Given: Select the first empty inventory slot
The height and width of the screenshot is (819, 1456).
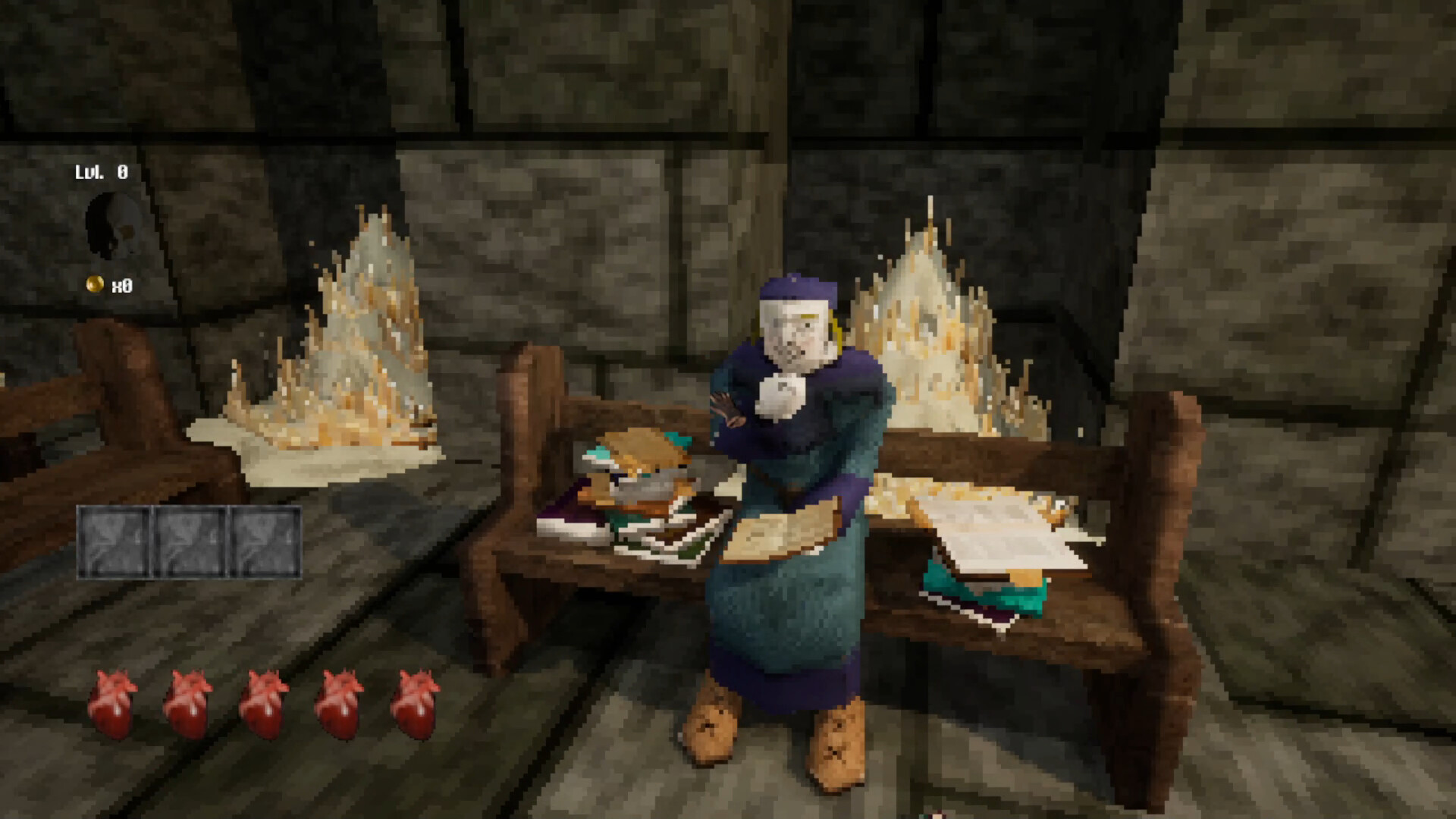Looking at the screenshot, I should 112,542.
